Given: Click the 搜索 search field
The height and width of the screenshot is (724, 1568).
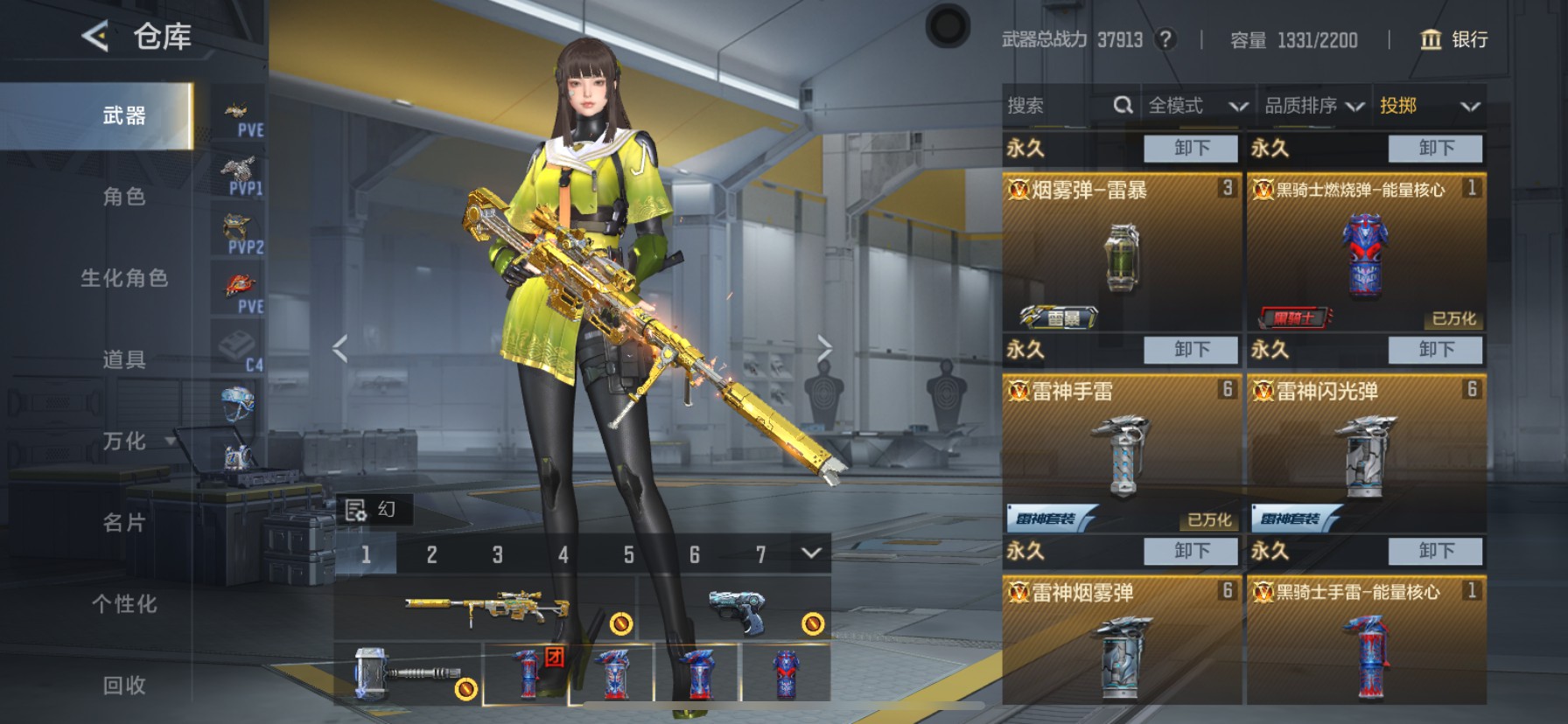Looking at the screenshot, I should pos(1059,106).
